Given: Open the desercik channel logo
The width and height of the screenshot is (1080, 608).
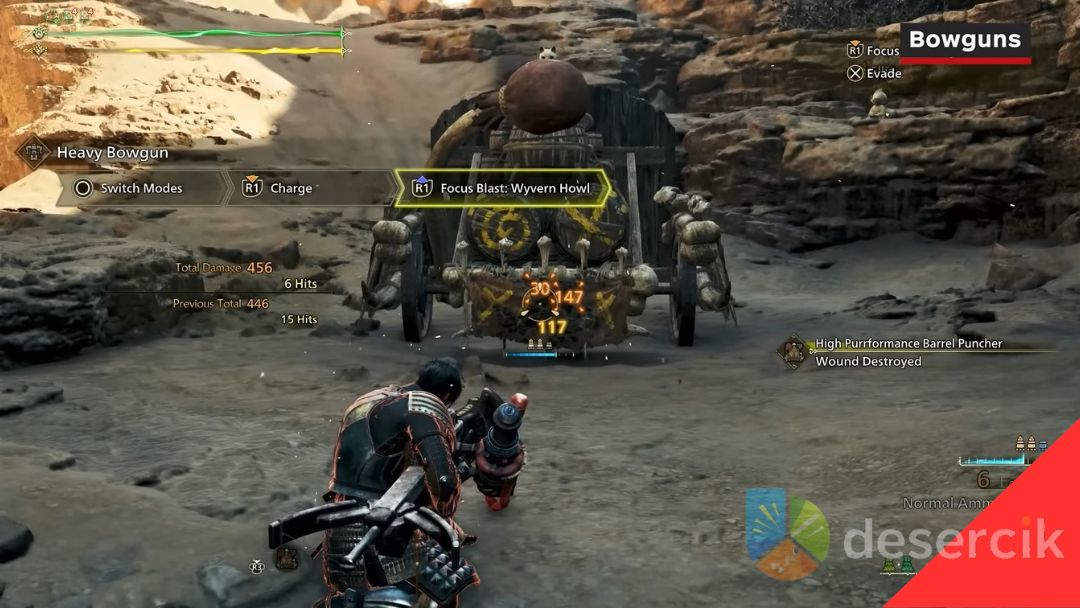Looking at the screenshot, I should tap(787, 534).
